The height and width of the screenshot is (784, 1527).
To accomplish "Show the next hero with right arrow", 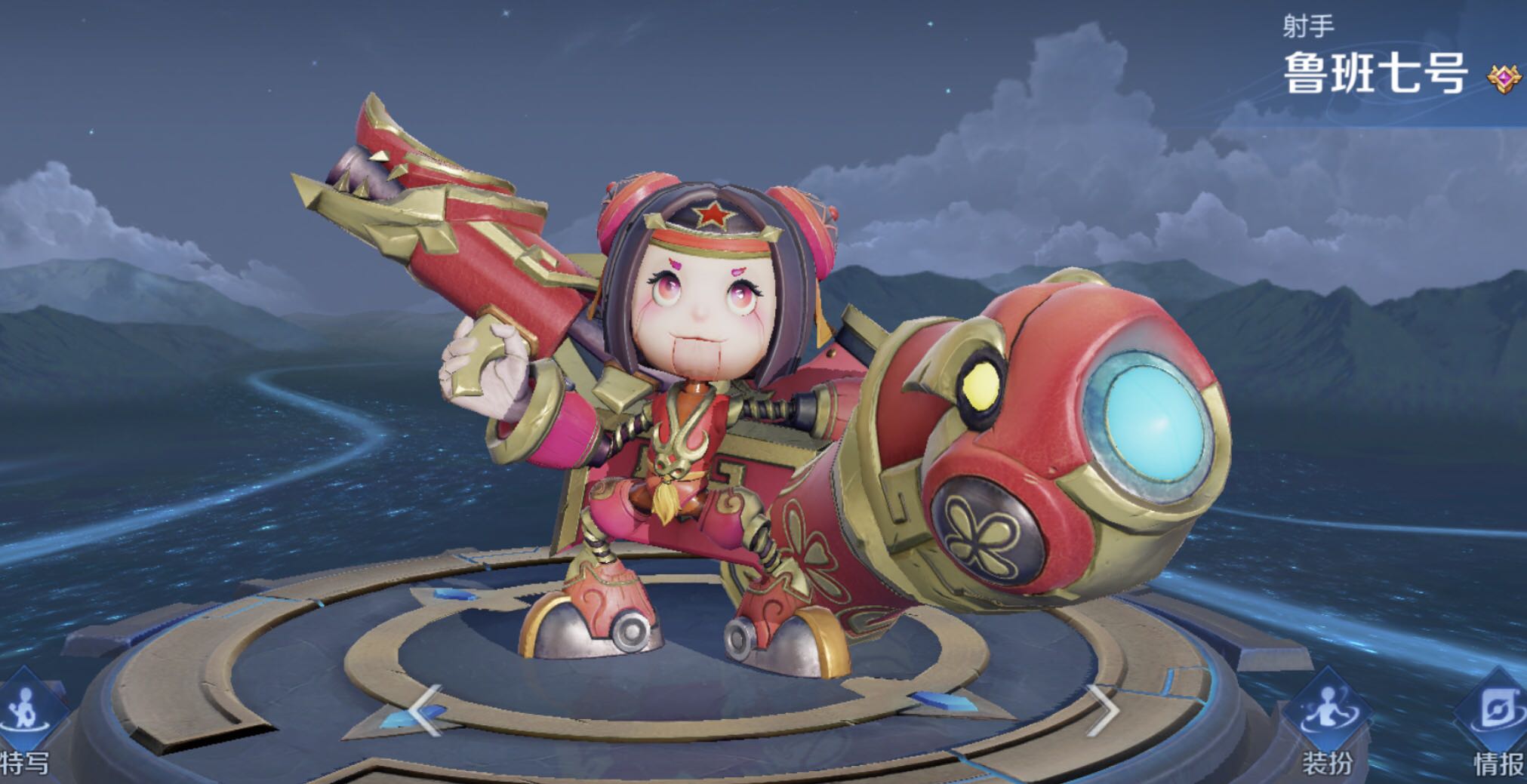I will pos(1102,710).
